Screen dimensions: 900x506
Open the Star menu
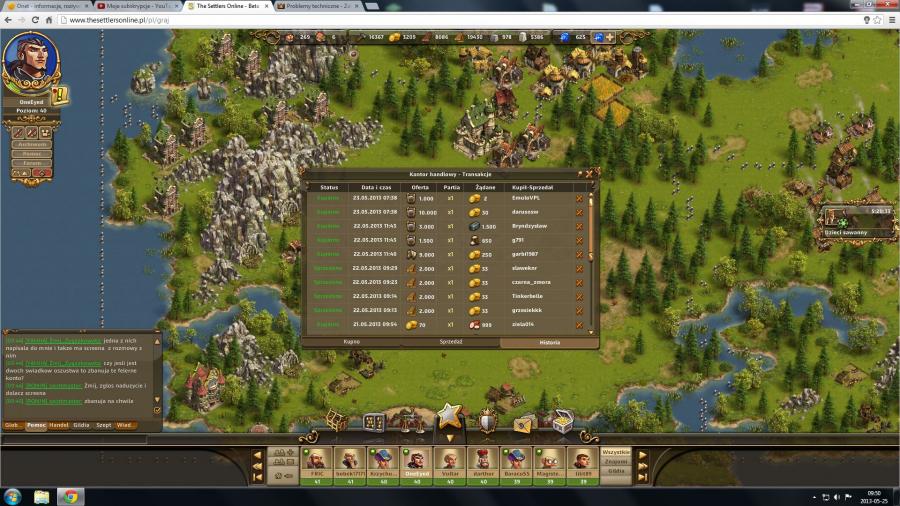[449, 416]
